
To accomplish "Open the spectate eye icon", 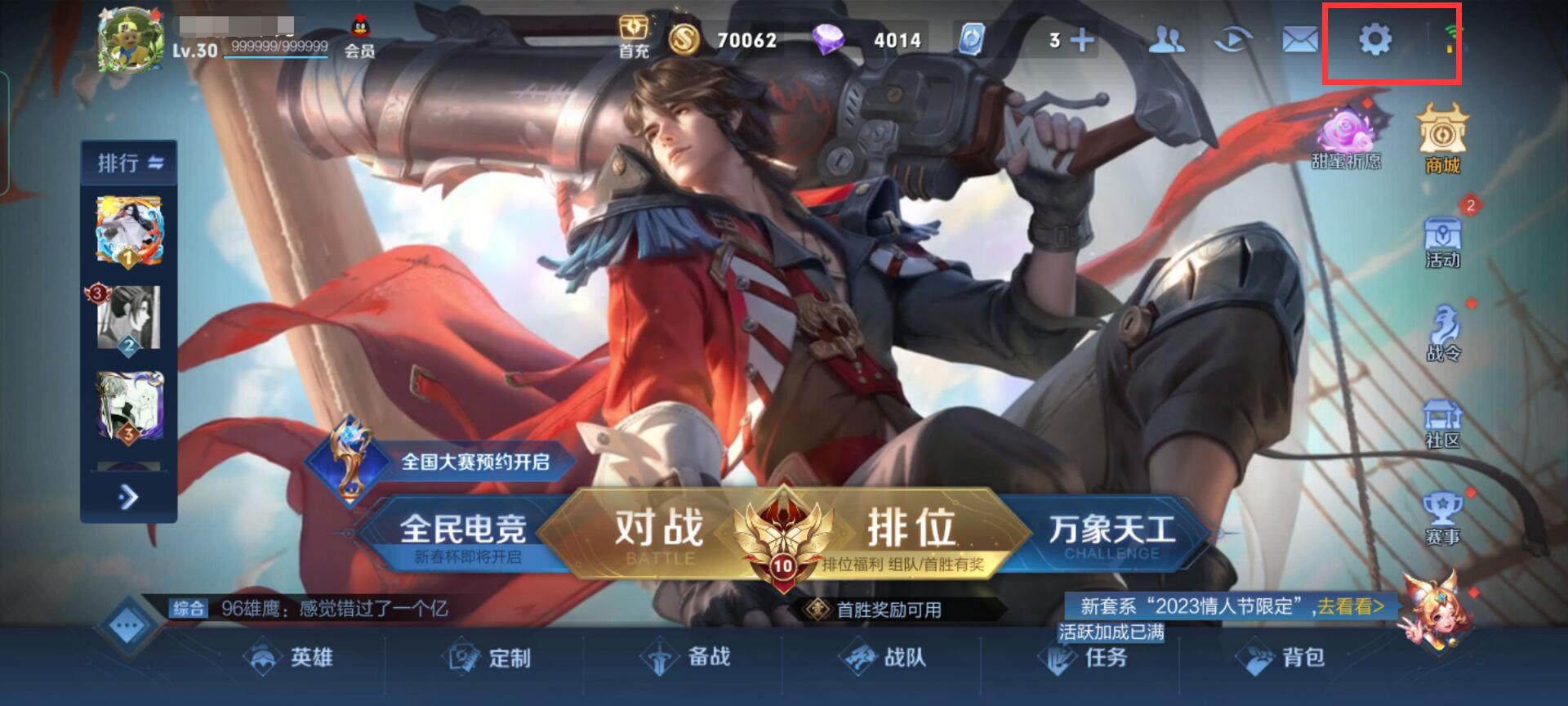I will pyautogui.click(x=1233, y=38).
